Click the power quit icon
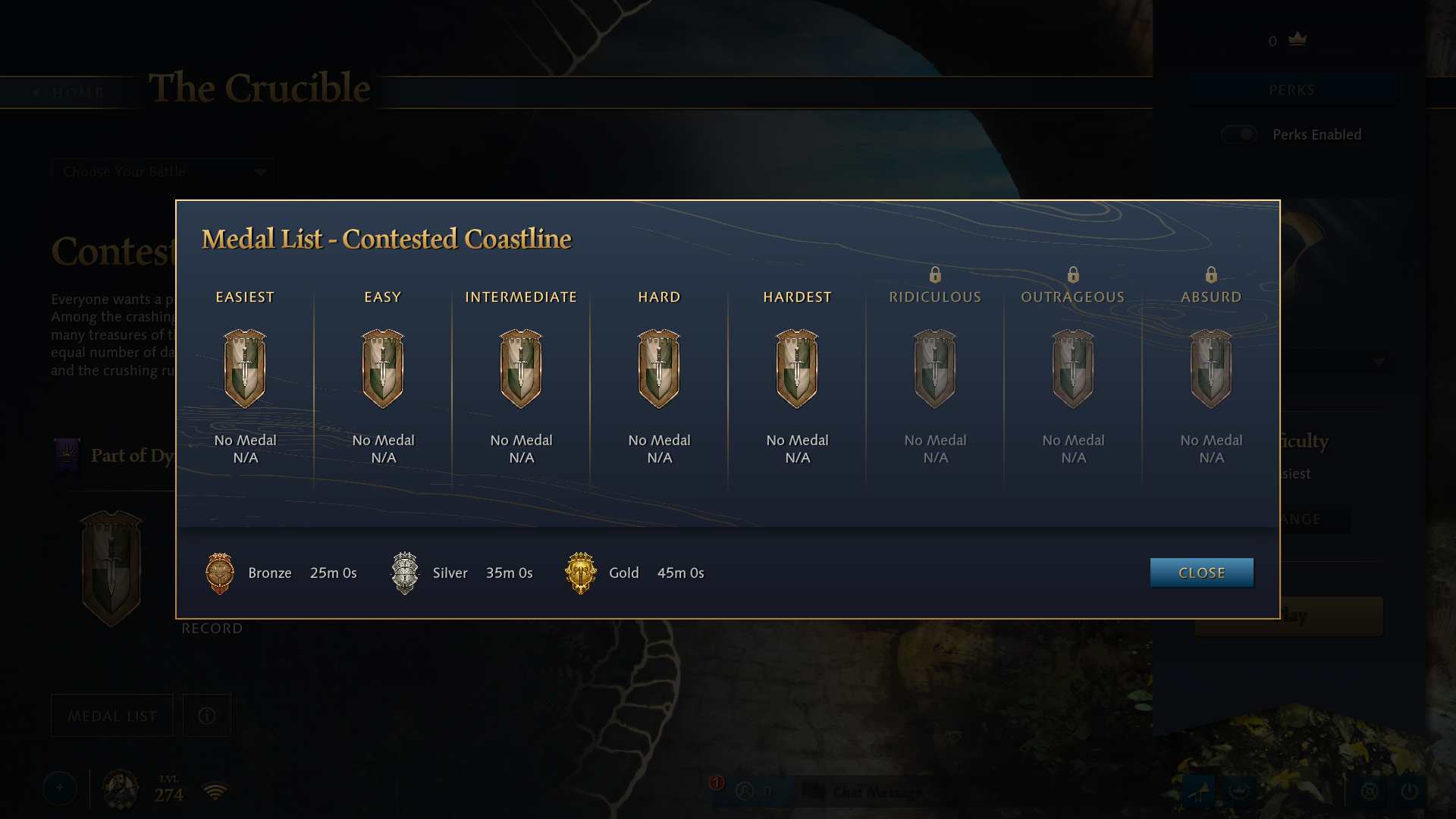This screenshot has height=819, width=1456. pyautogui.click(x=1410, y=792)
